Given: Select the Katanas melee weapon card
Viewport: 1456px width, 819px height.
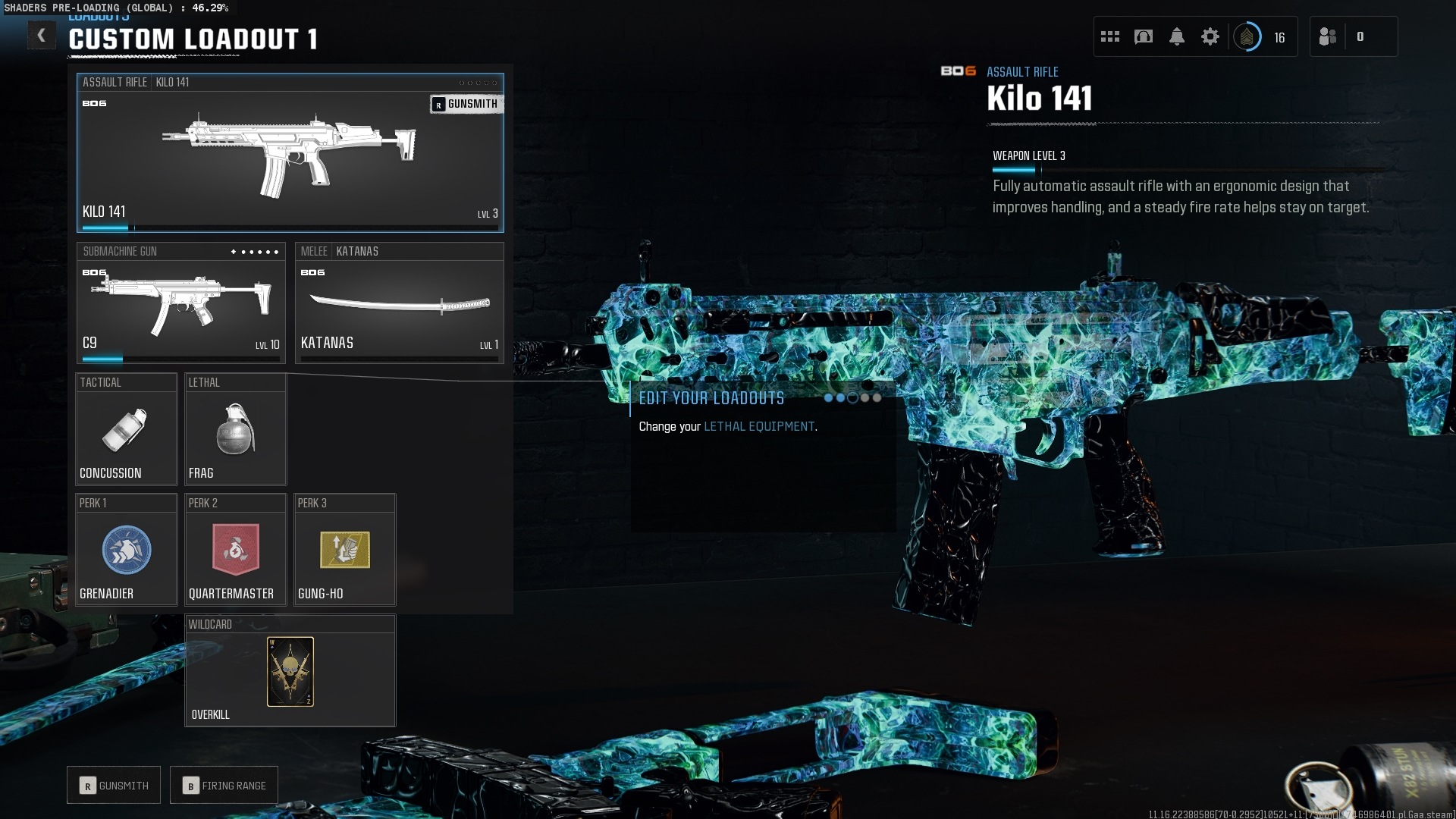Looking at the screenshot, I should 400,303.
